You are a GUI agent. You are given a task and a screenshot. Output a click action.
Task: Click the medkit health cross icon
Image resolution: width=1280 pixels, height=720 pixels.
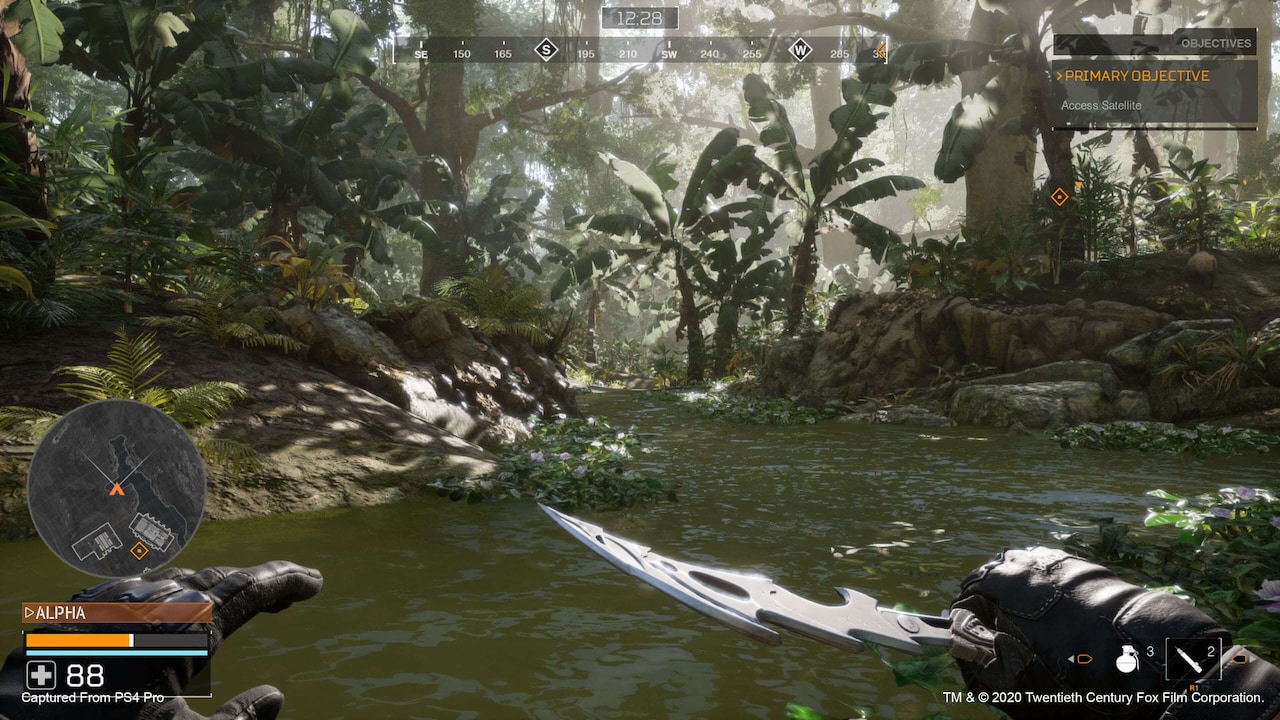(39, 674)
